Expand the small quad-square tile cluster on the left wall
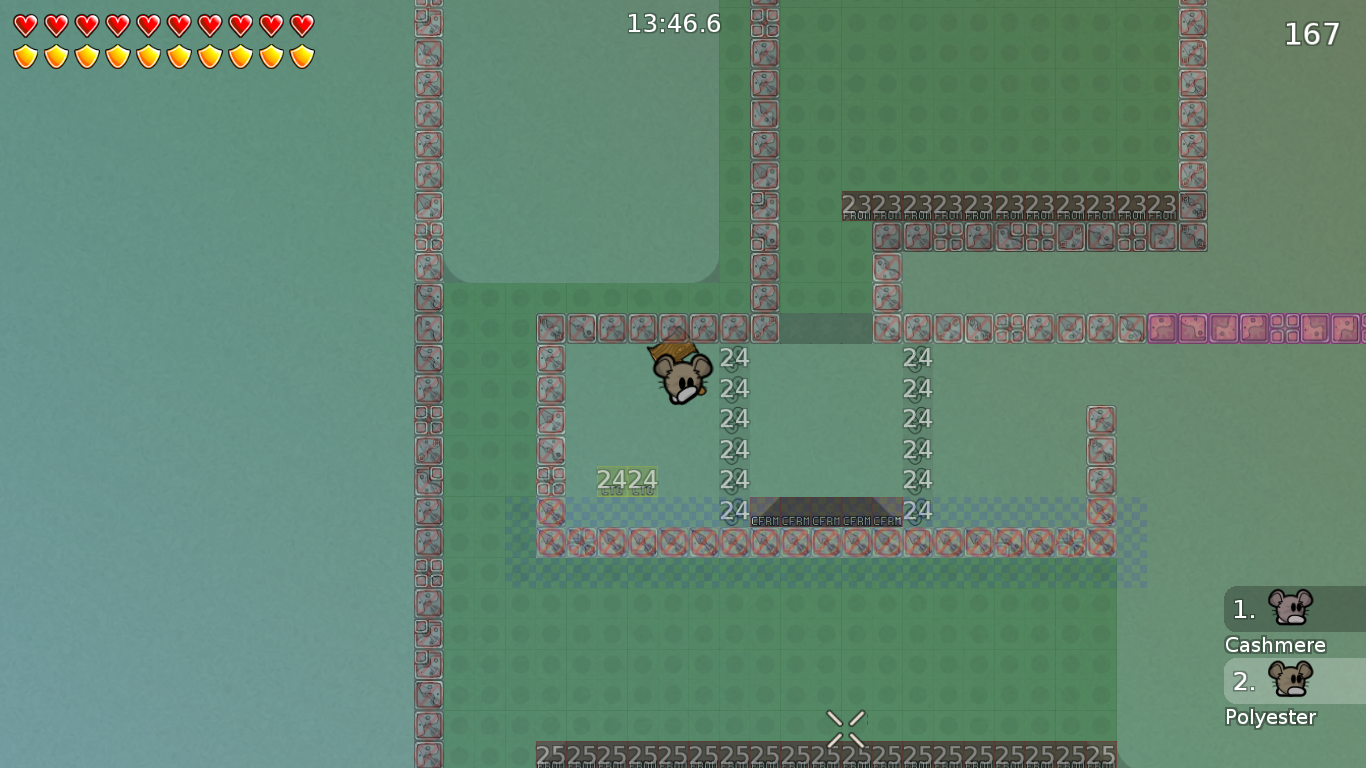Screen dimensions: 1366x768 coord(430,236)
